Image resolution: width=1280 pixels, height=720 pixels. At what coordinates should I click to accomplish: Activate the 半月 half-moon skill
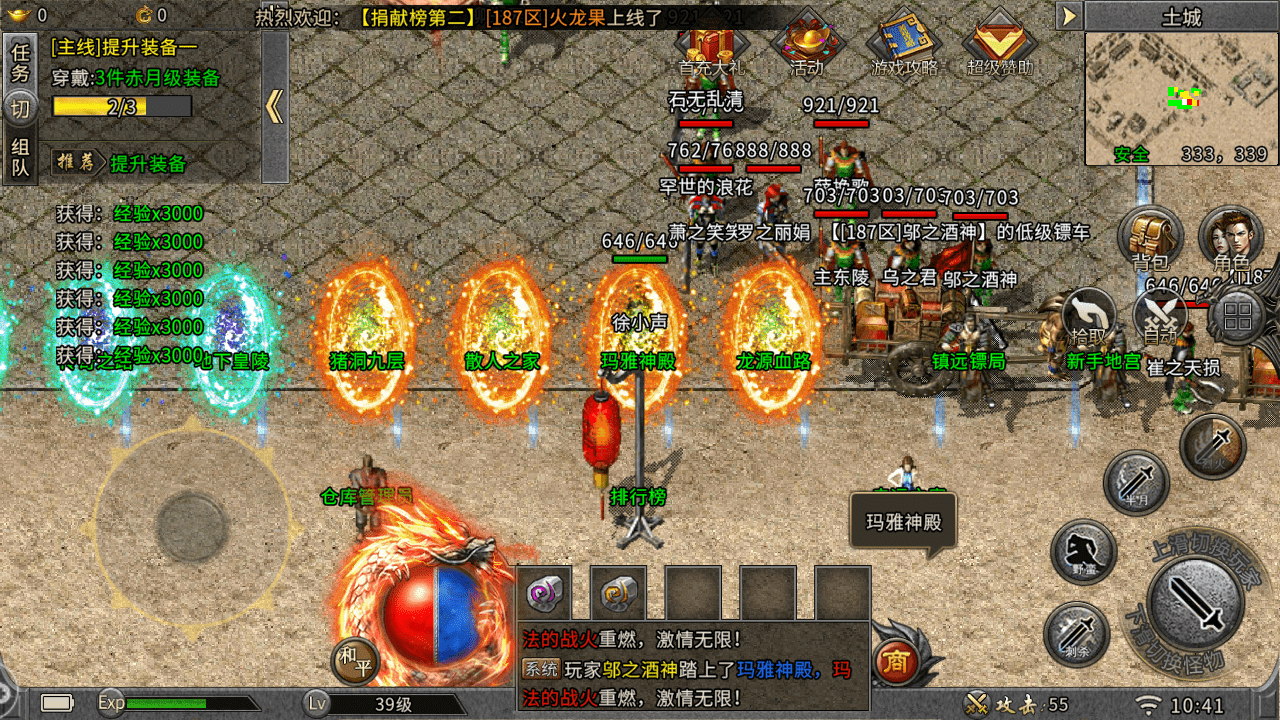tap(1136, 484)
